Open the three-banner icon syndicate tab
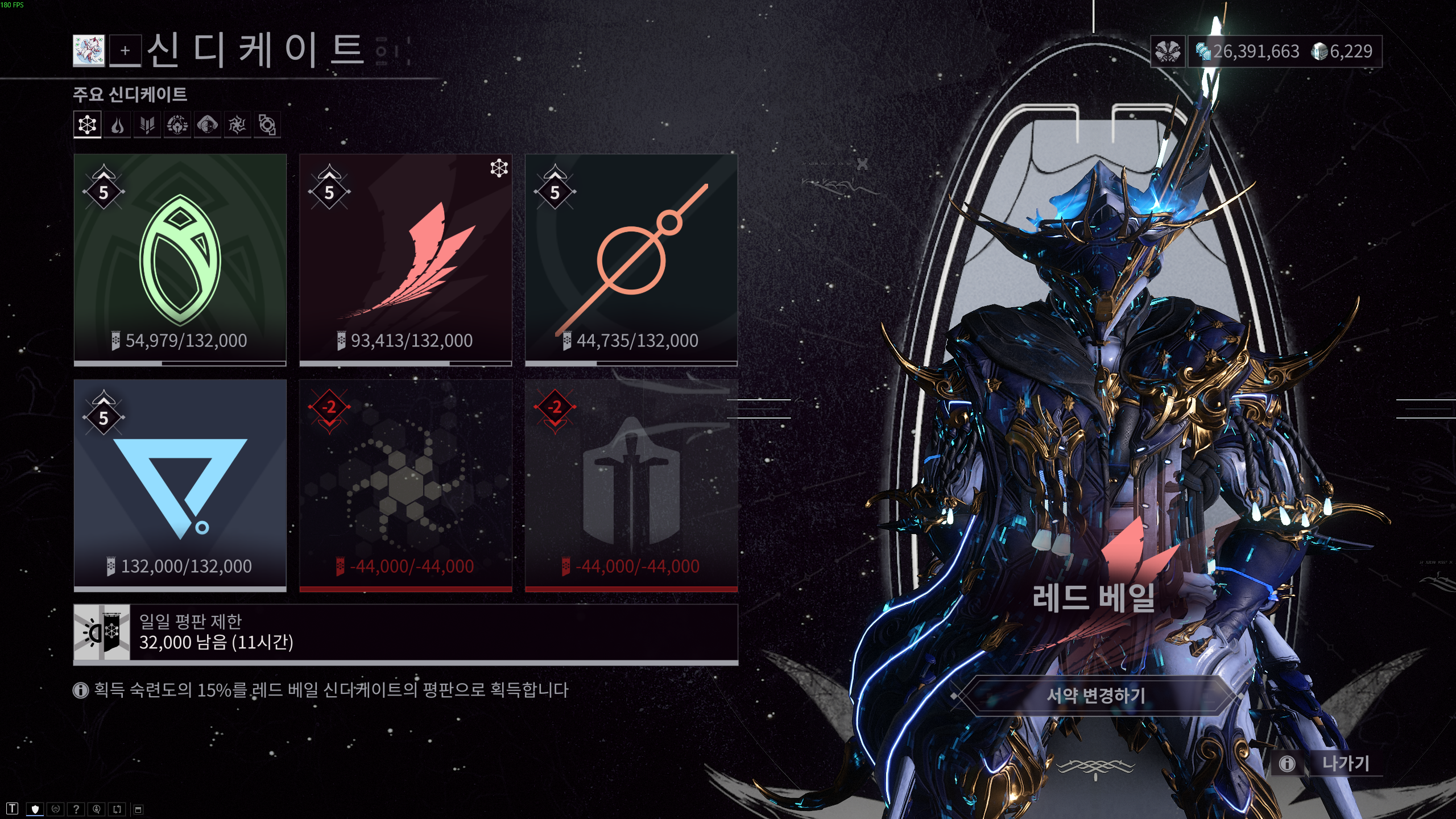The height and width of the screenshot is (819, 1456). click(147, 125)
